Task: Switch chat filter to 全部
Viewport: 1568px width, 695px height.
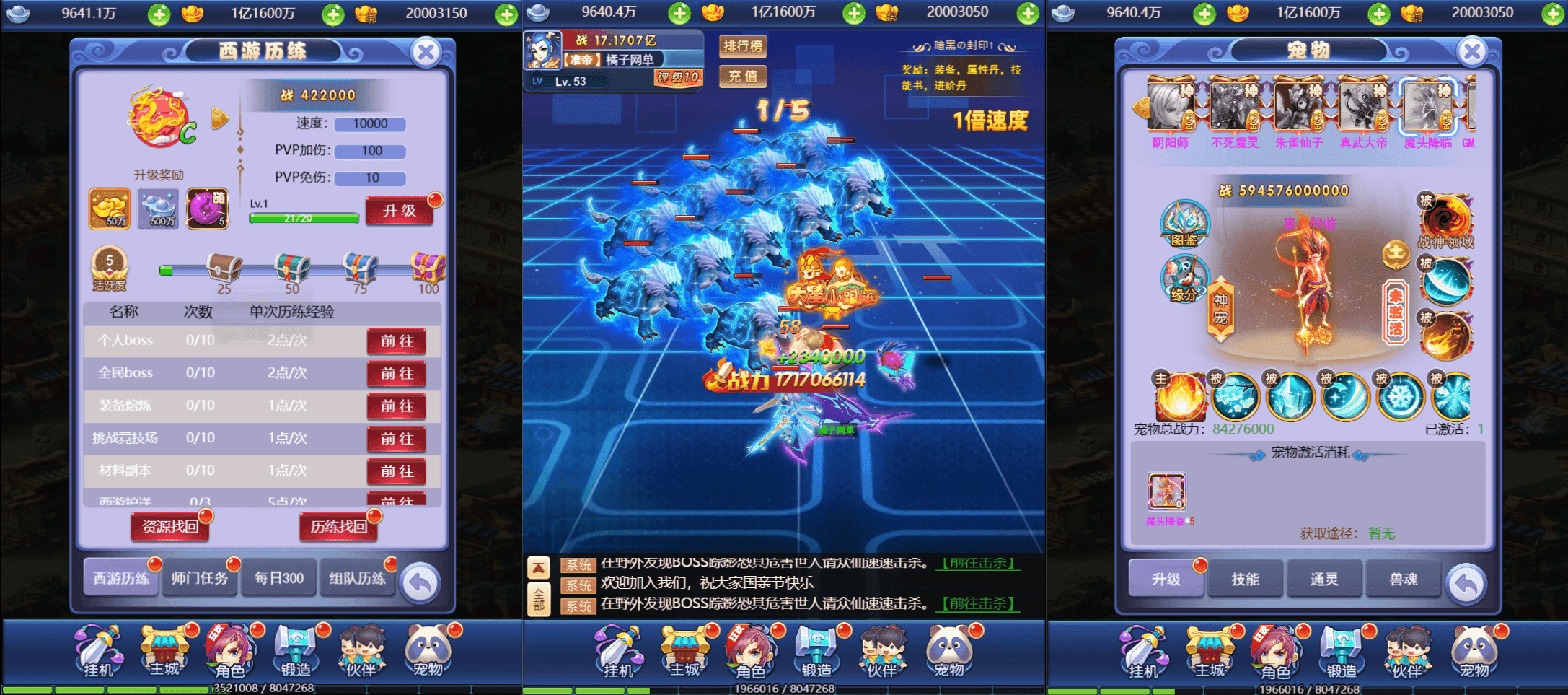Action: pos(538,600)
